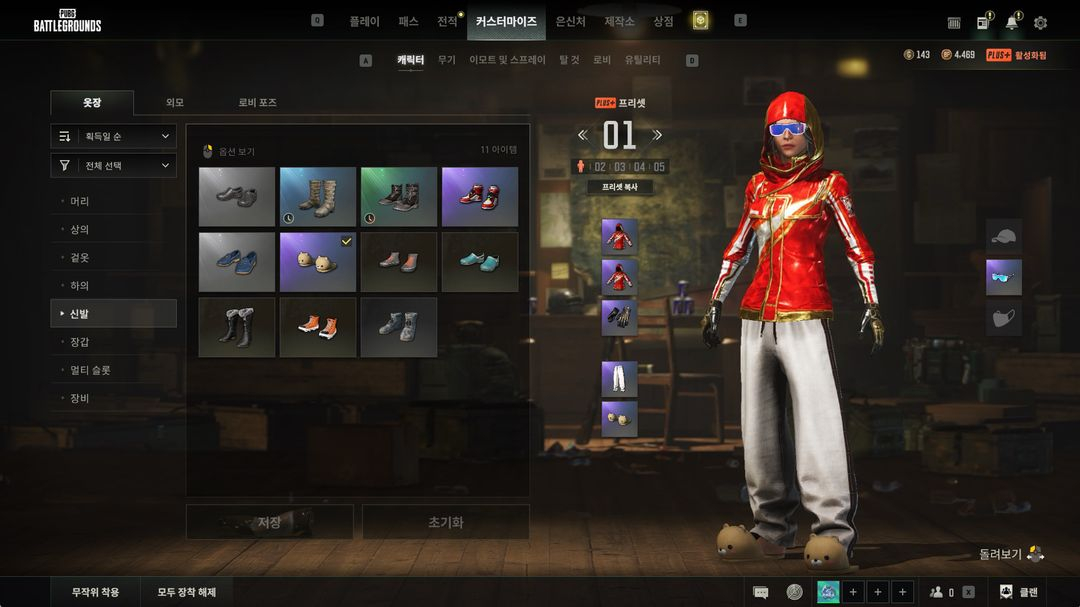Click the 저장 save button
This screenshot has height=607, width=1080.
(270, 522)
